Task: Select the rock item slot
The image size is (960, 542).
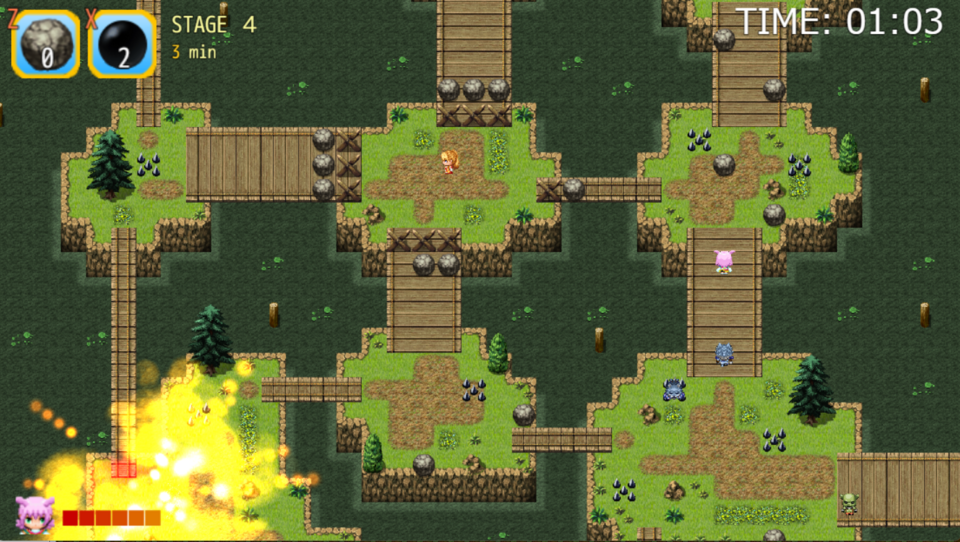Action: [x=46, y=44]
